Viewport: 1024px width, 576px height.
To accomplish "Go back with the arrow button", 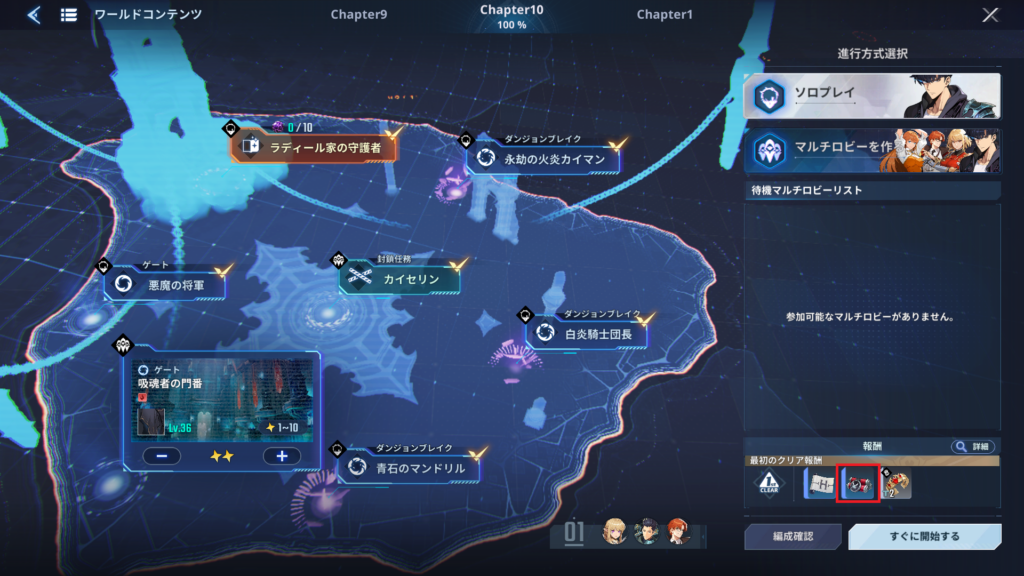I will tap(34, 15).
